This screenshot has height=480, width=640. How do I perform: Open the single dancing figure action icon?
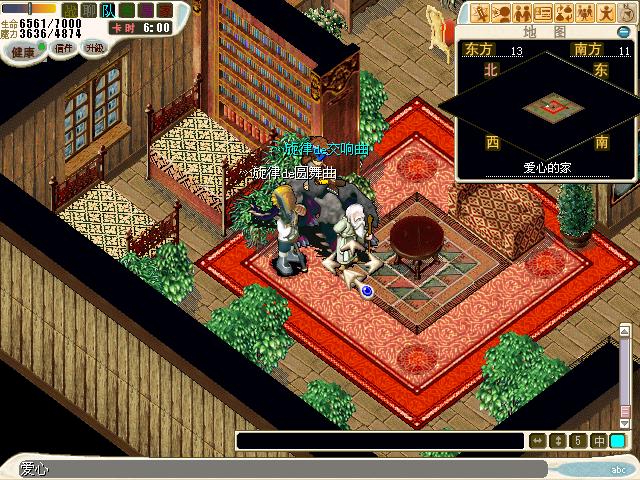(607, 13)
